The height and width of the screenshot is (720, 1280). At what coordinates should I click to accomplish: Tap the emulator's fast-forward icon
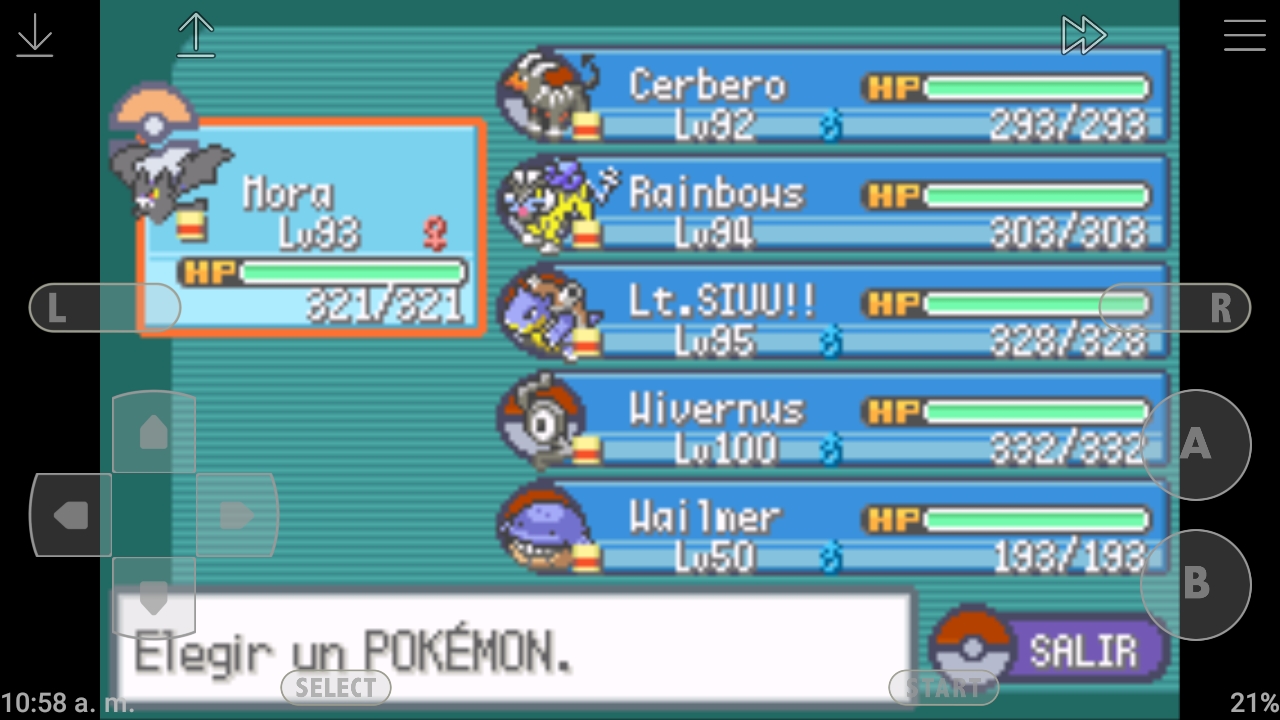click(x=1083, y=36)
